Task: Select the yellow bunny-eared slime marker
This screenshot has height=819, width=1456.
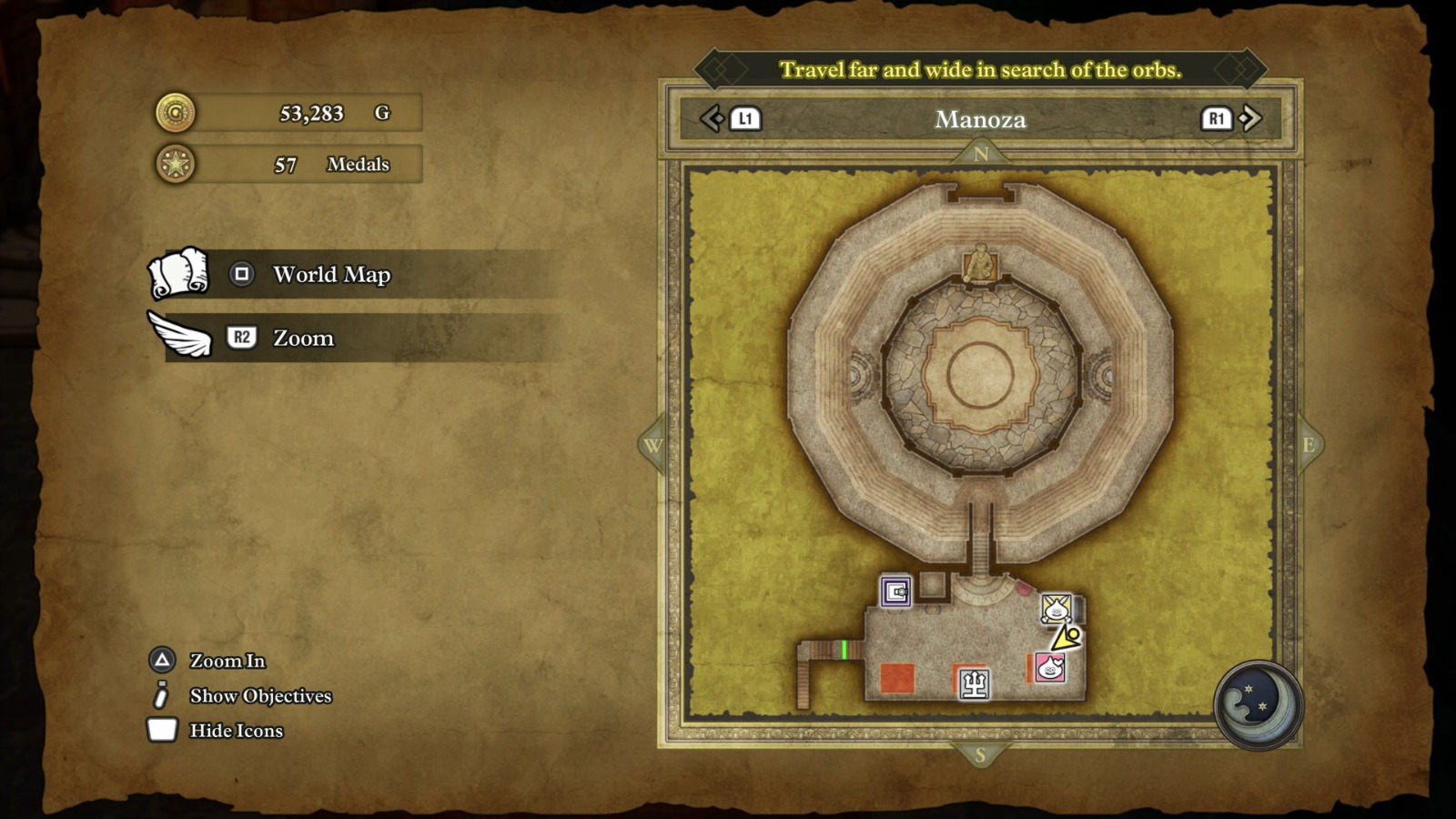Action: pos(1056,607)
